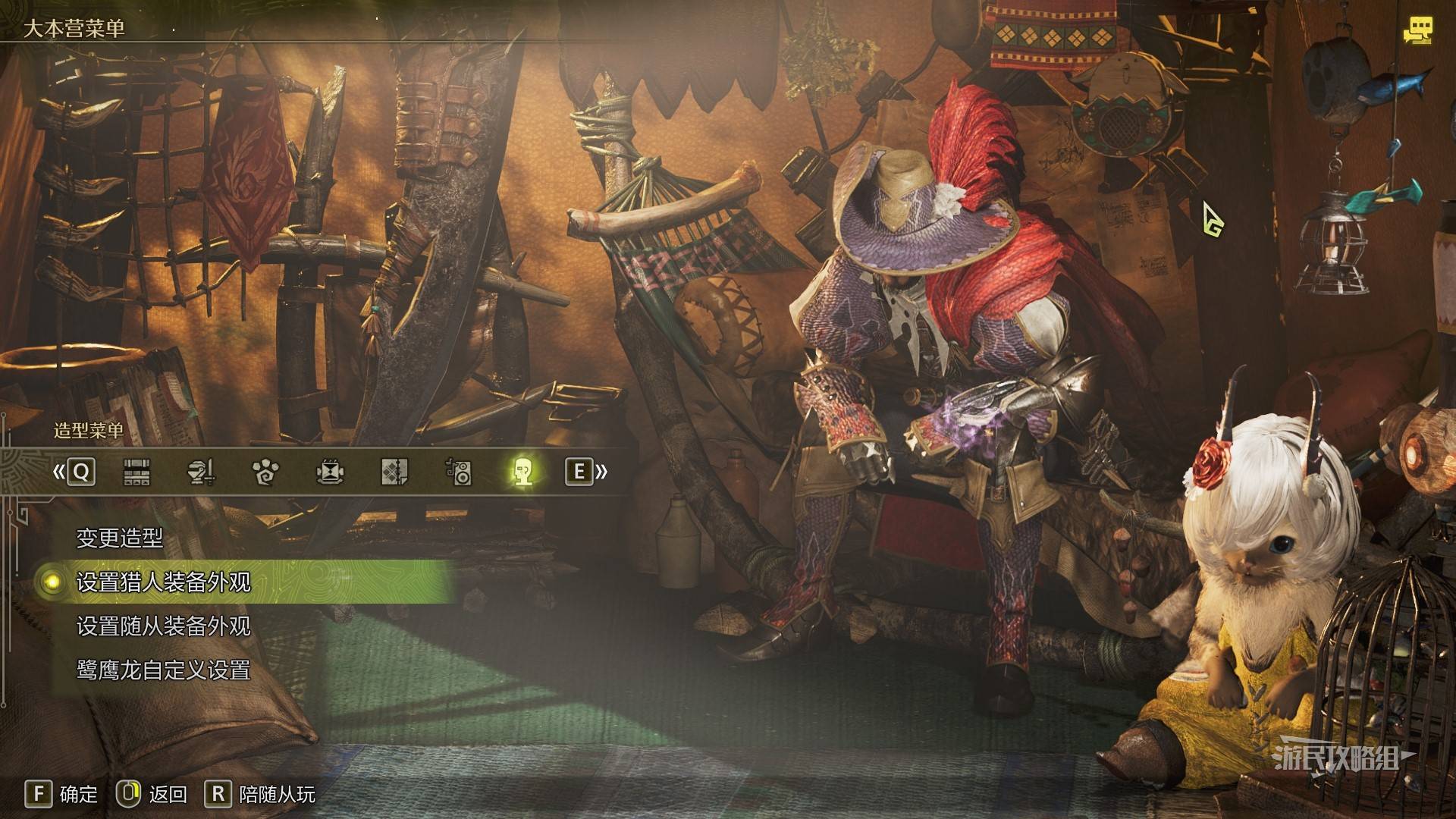
Task: Switch to the helmet and sword equipment tab
Action: (201, 472)
